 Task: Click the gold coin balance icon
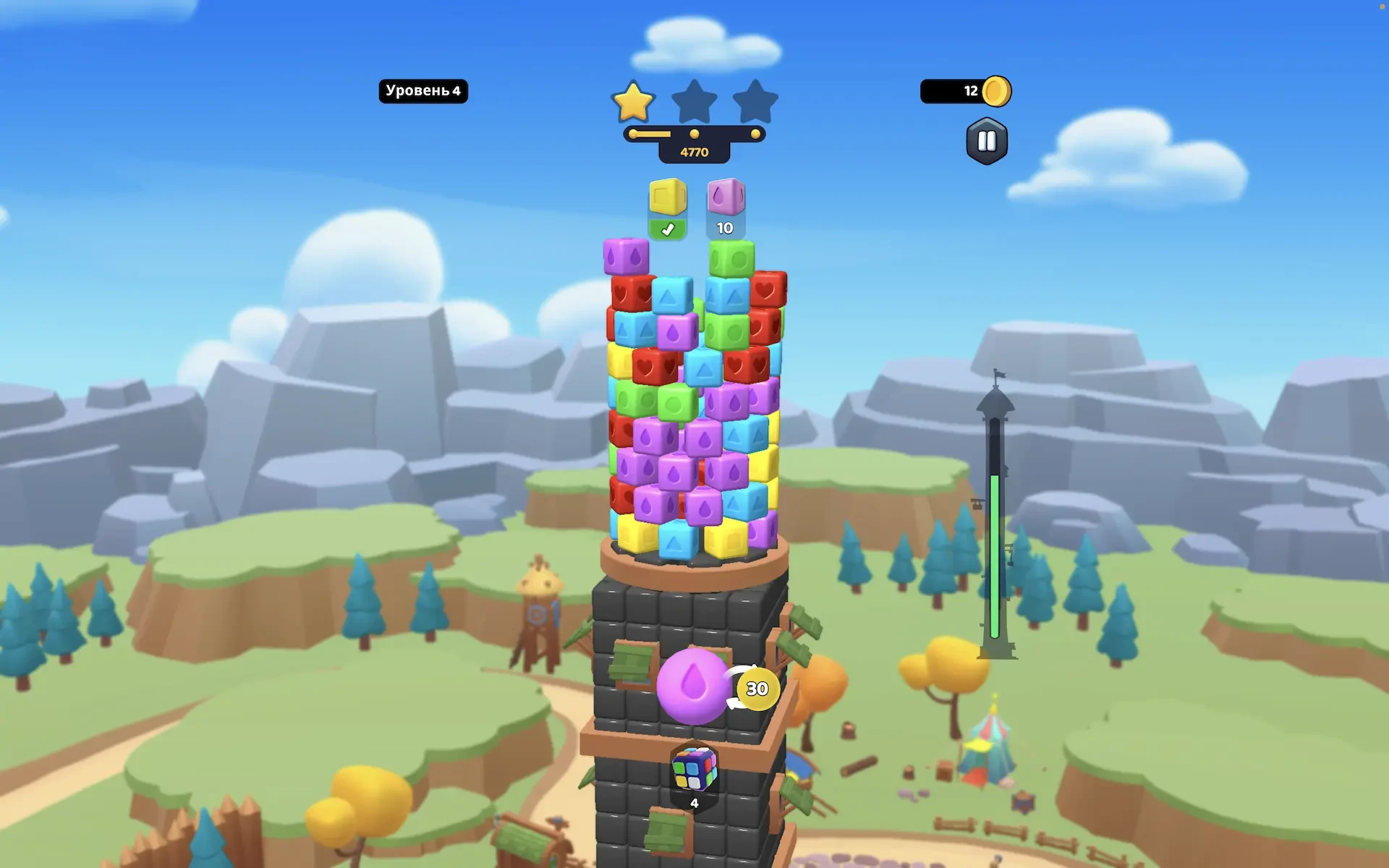tap(996, 91)
